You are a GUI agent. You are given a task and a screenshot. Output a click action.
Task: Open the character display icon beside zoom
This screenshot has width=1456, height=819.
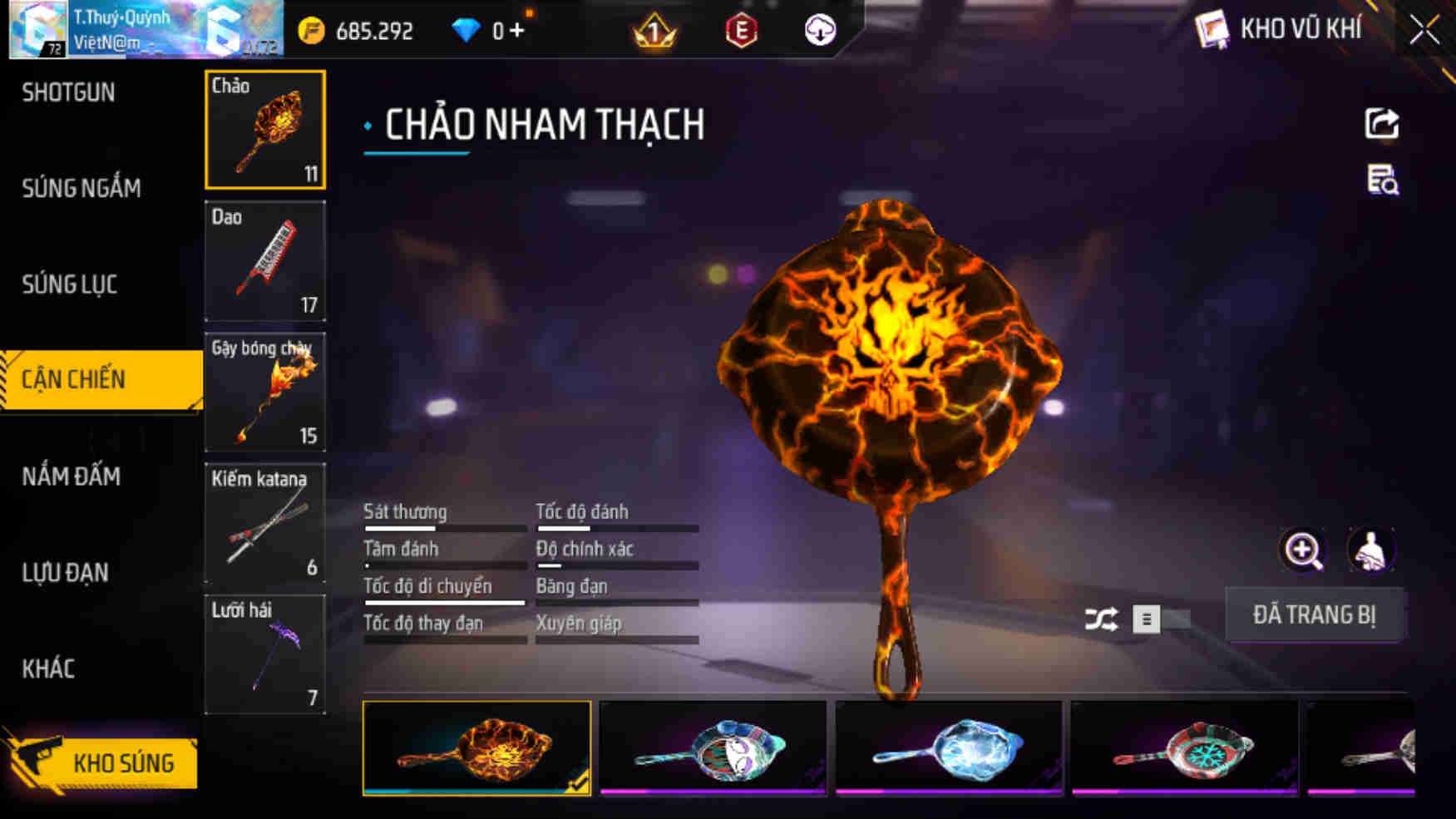[x=1372, y=550]
